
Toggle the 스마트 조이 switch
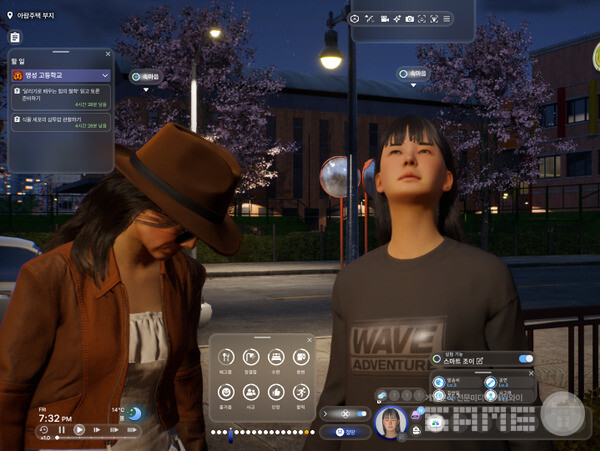point(525,359)
